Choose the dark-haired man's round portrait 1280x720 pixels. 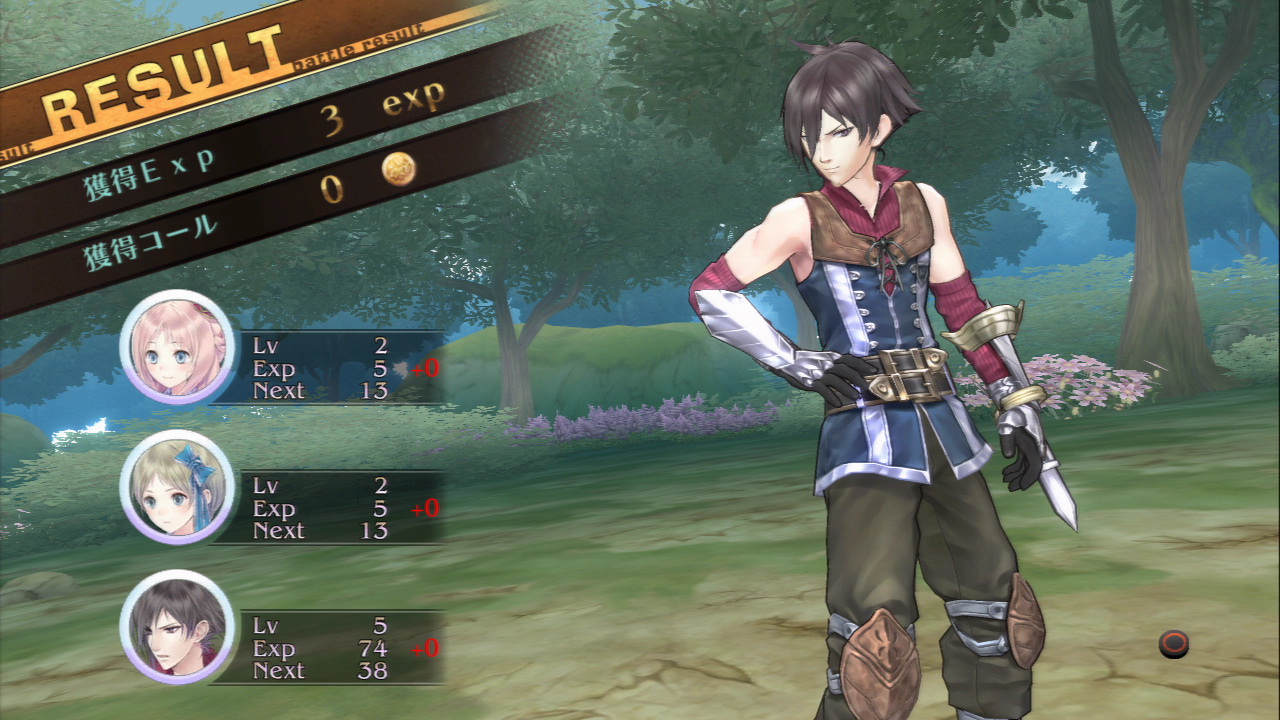pos(177,627)
